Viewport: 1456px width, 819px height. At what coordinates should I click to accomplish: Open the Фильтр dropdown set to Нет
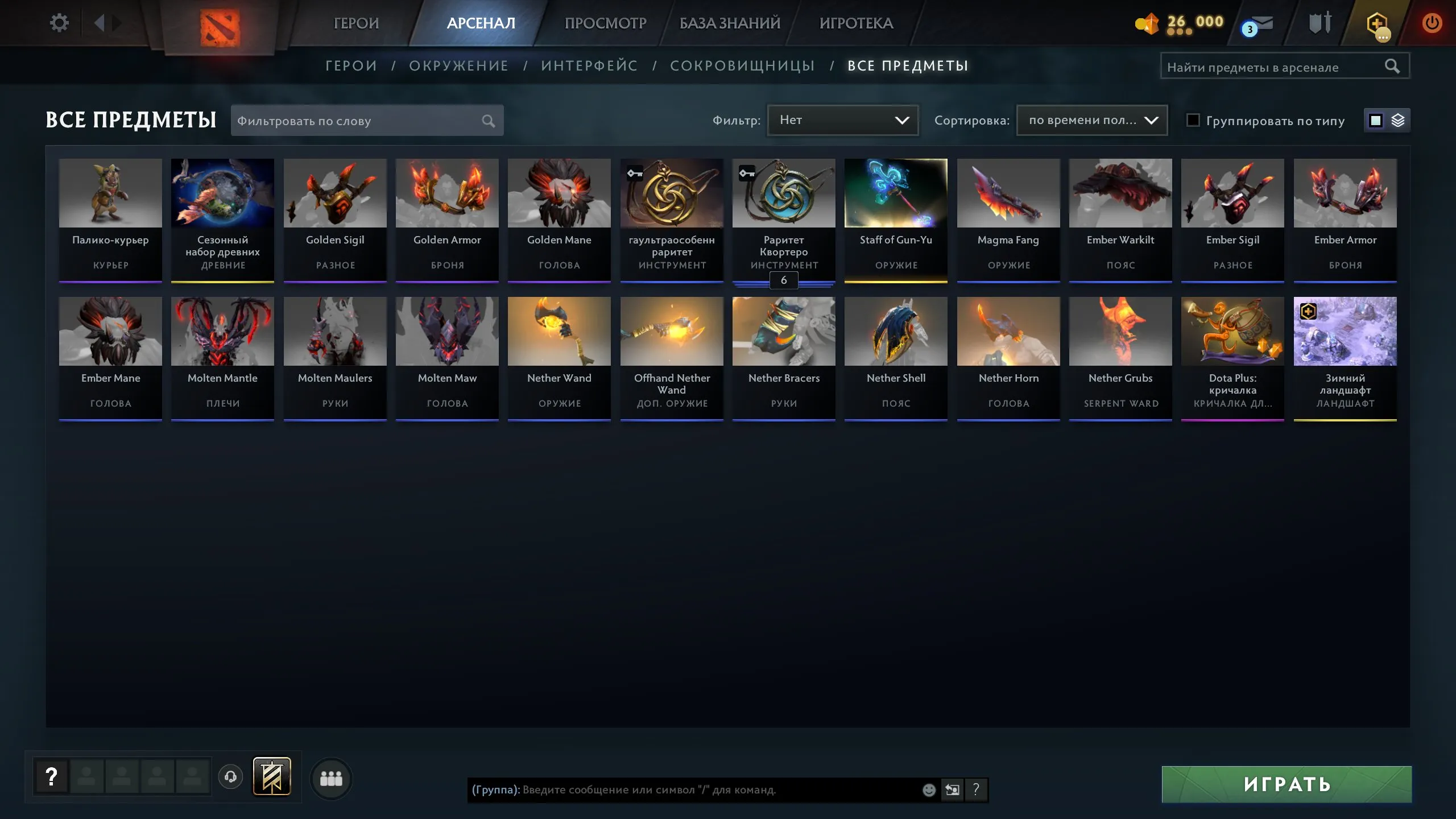(842, 120)
